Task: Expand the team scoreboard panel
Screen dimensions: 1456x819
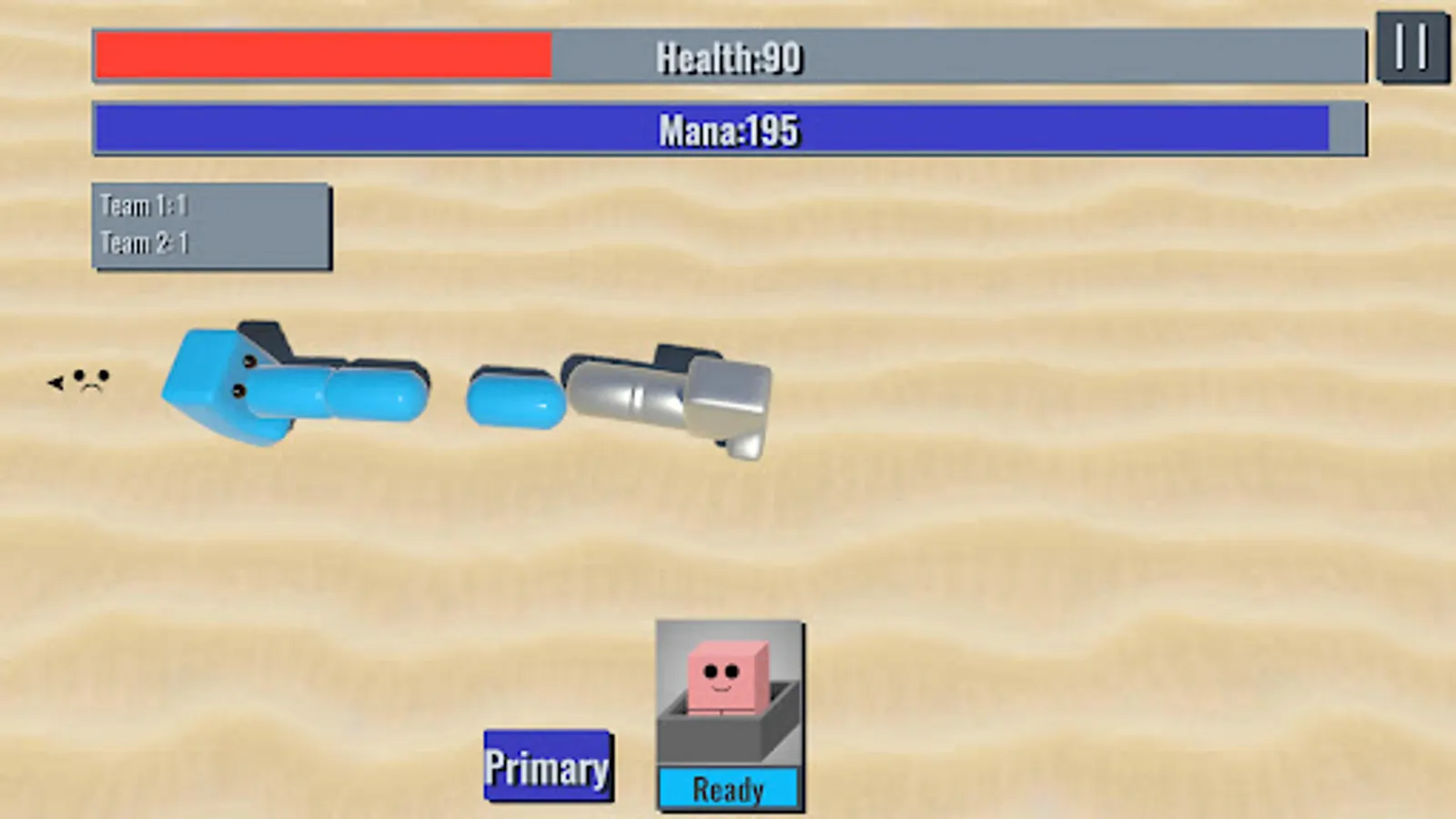Action: pos(211,226)
